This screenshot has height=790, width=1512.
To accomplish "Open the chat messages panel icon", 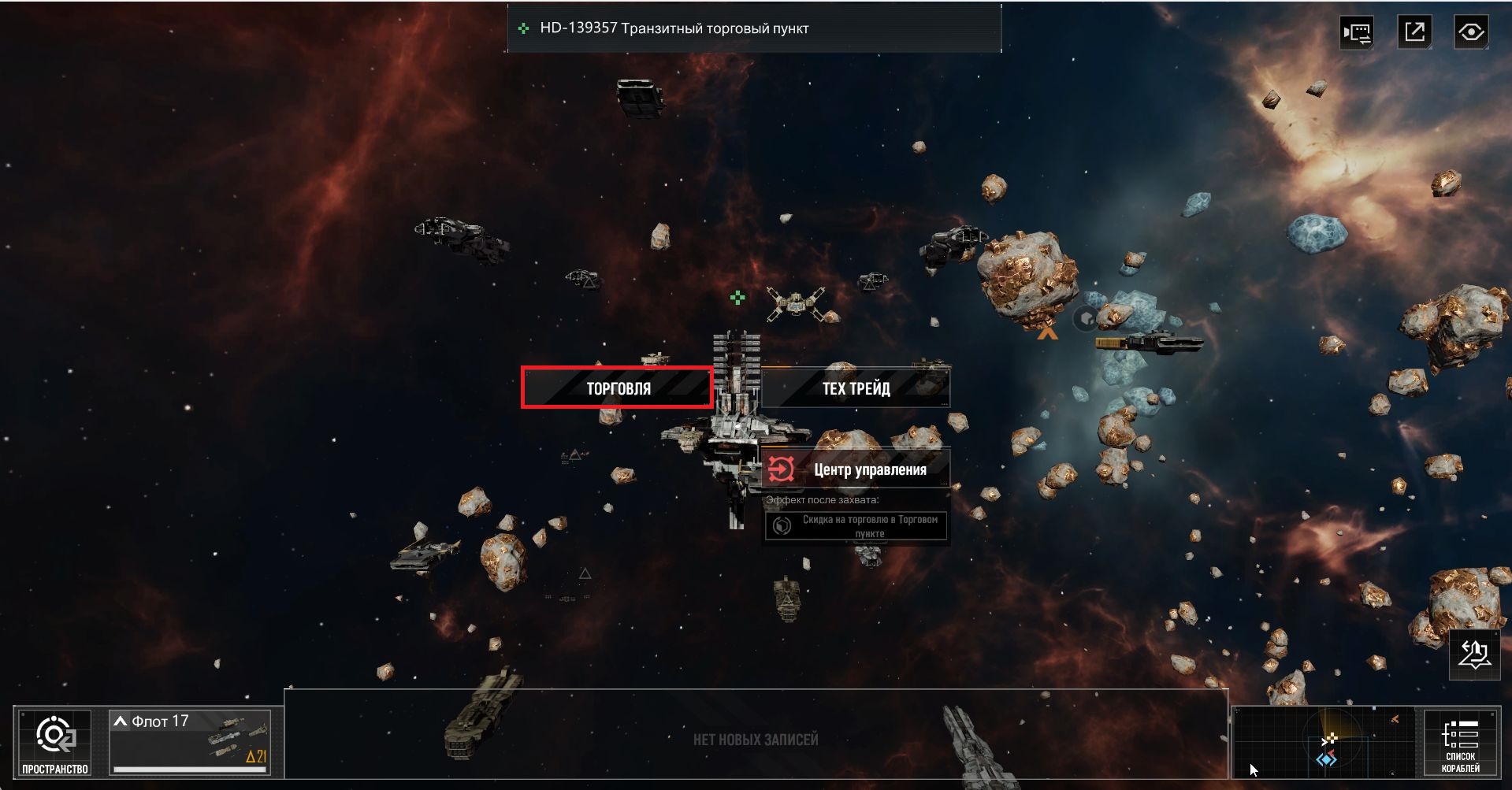I will pos(1357,32).
